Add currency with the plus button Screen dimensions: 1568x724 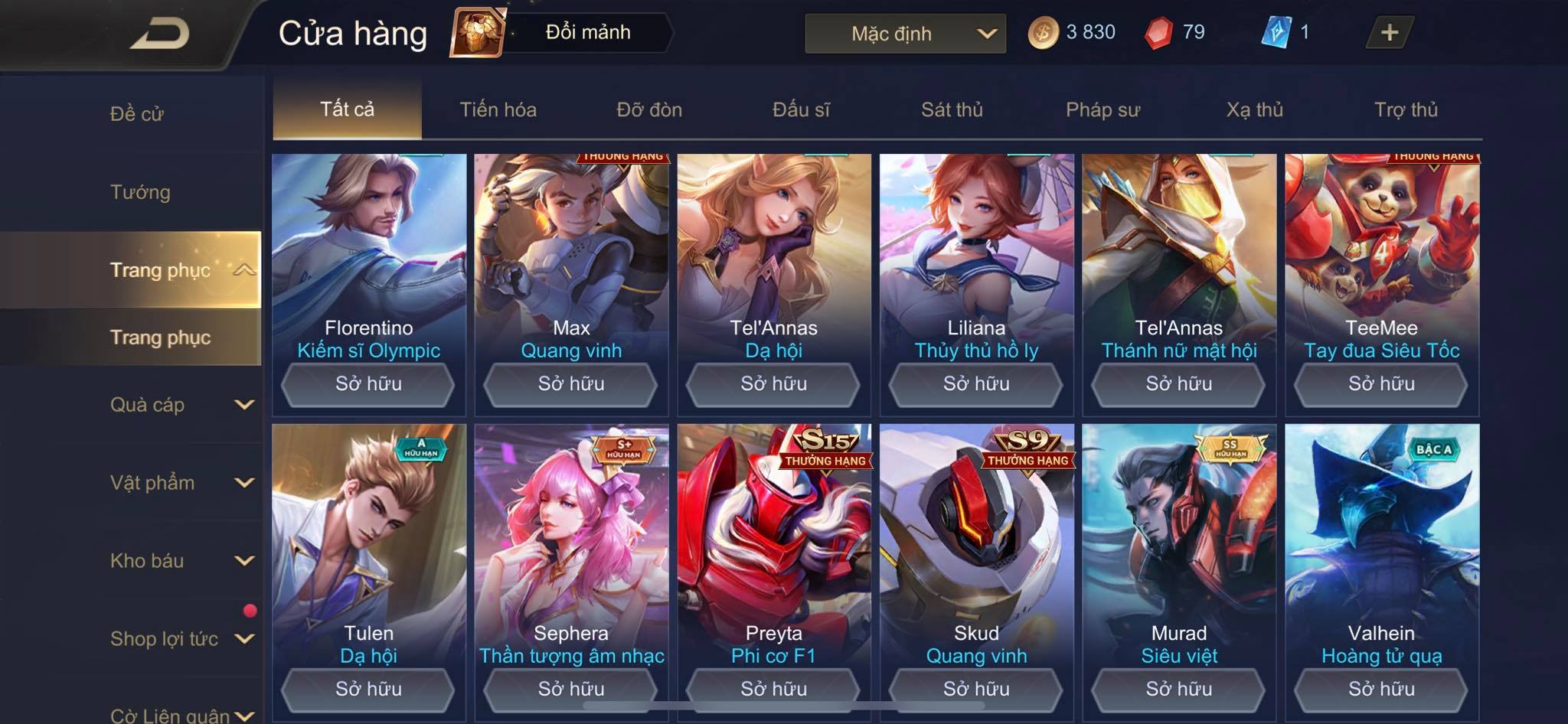tap(1389, 33)
